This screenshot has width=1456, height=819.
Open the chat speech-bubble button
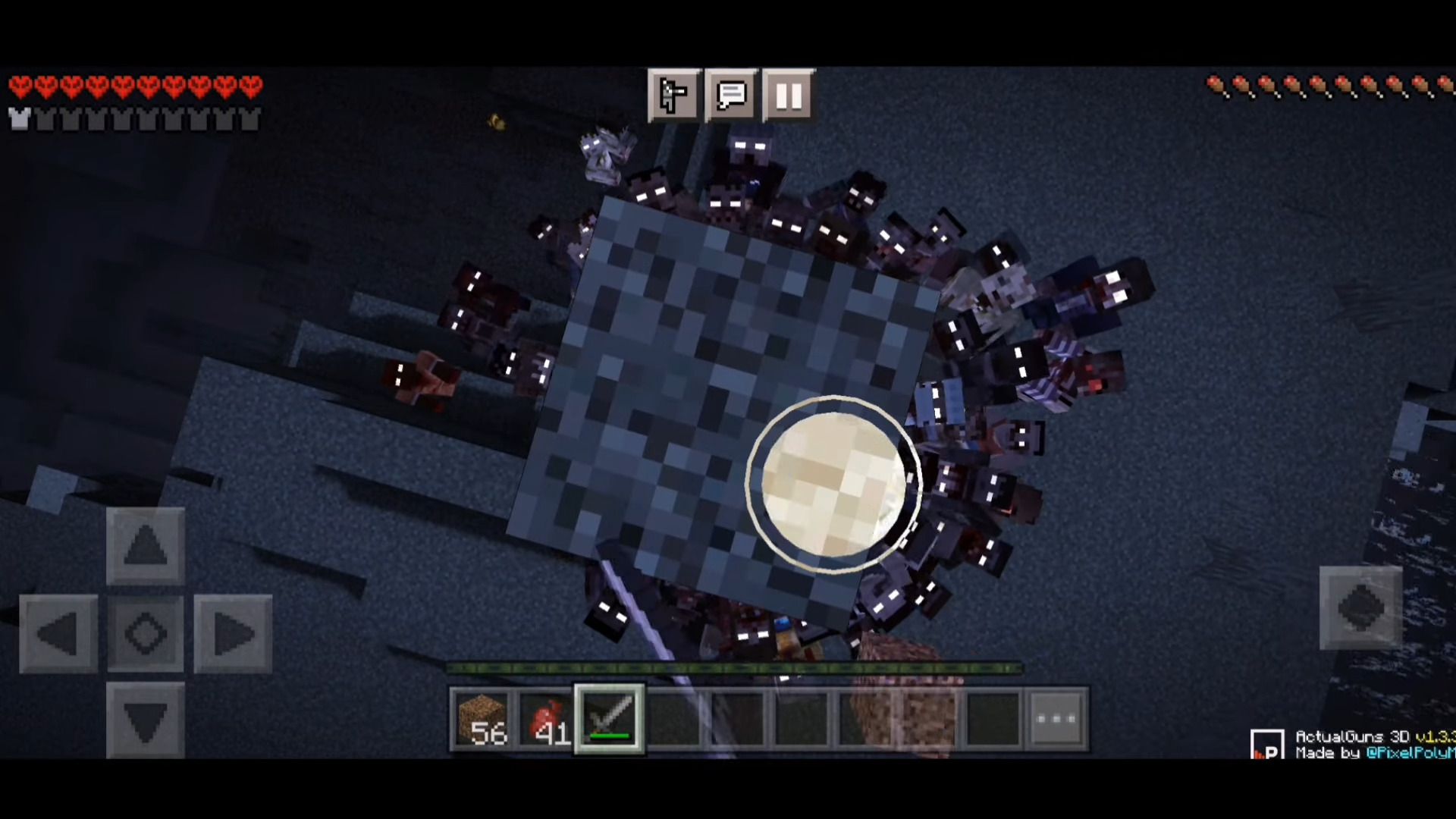coord(731,96)
